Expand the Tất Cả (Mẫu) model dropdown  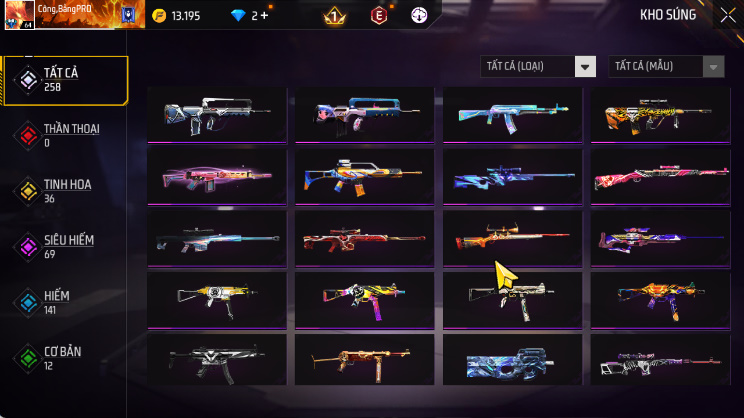coord(666,66)
